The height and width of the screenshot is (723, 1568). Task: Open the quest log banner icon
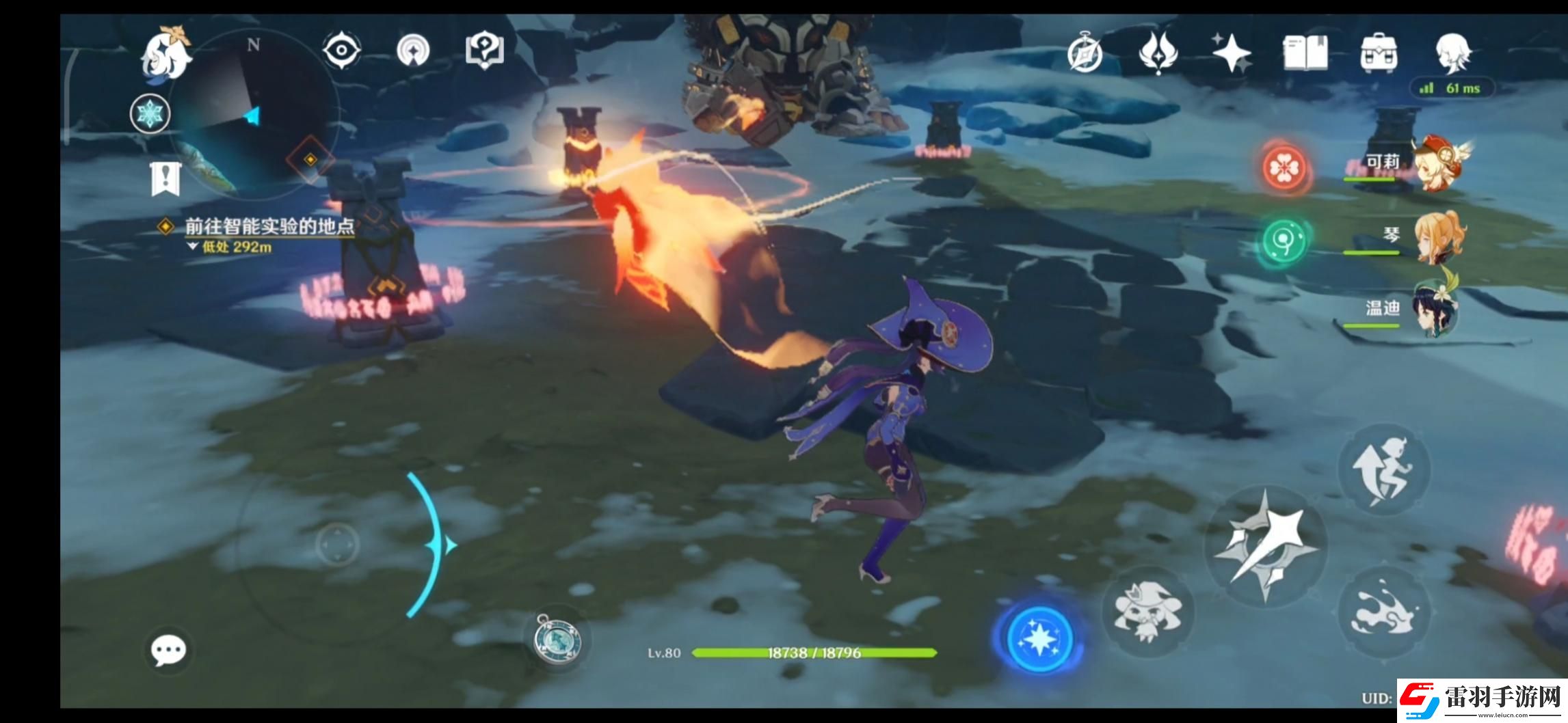point(165,179)
